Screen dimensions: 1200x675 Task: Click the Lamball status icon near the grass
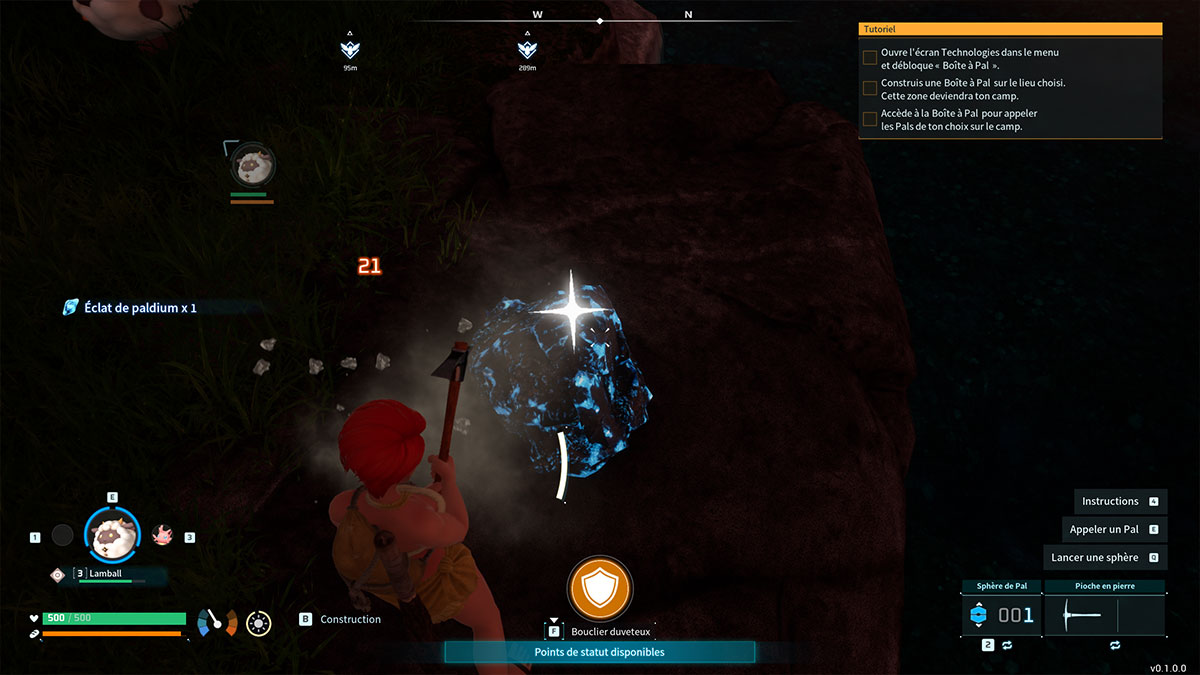[250, 163]
